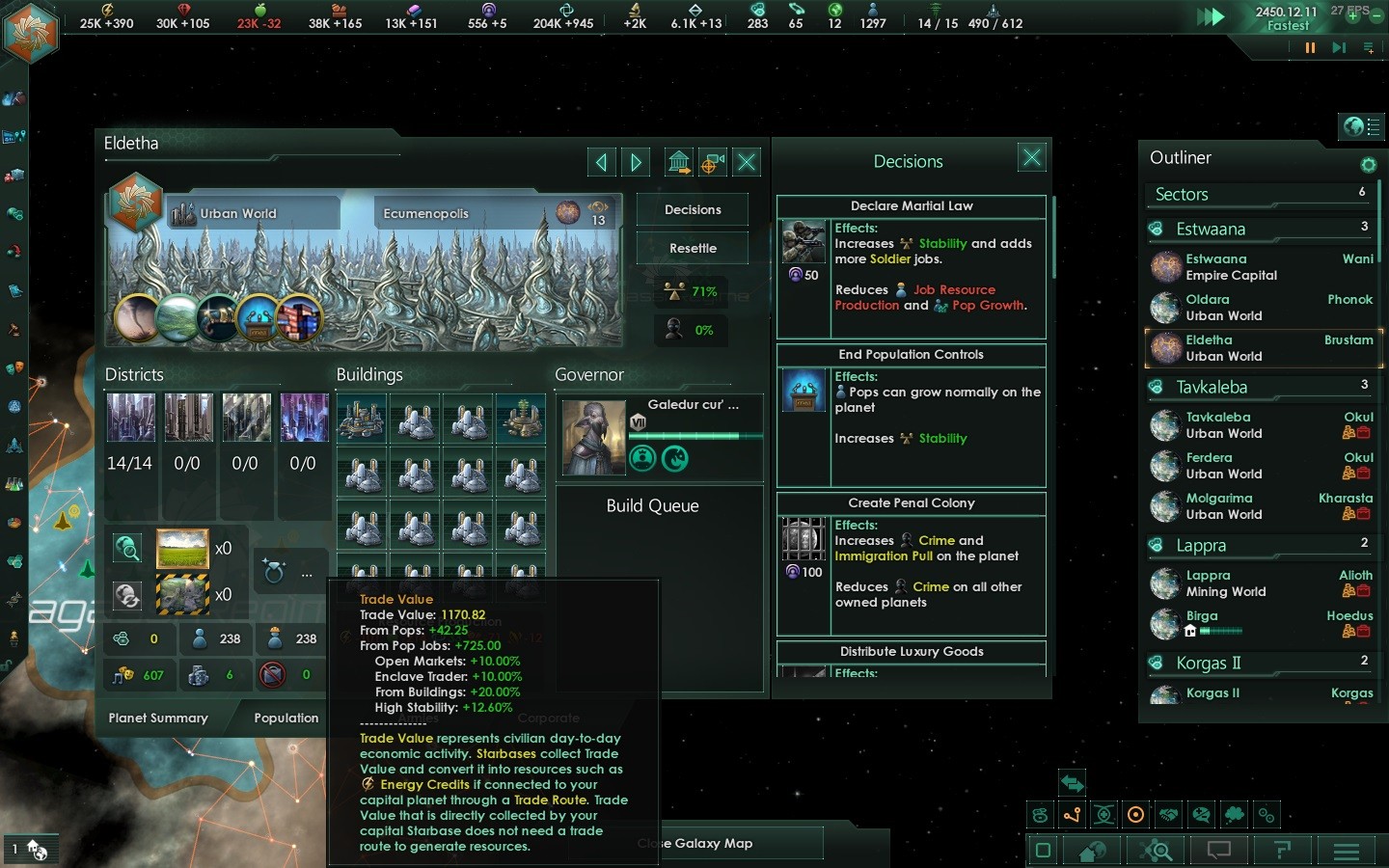This screenshot has height=868, width=1389.
Task: Go to the next planet arrow
Action: pos(636,162)
